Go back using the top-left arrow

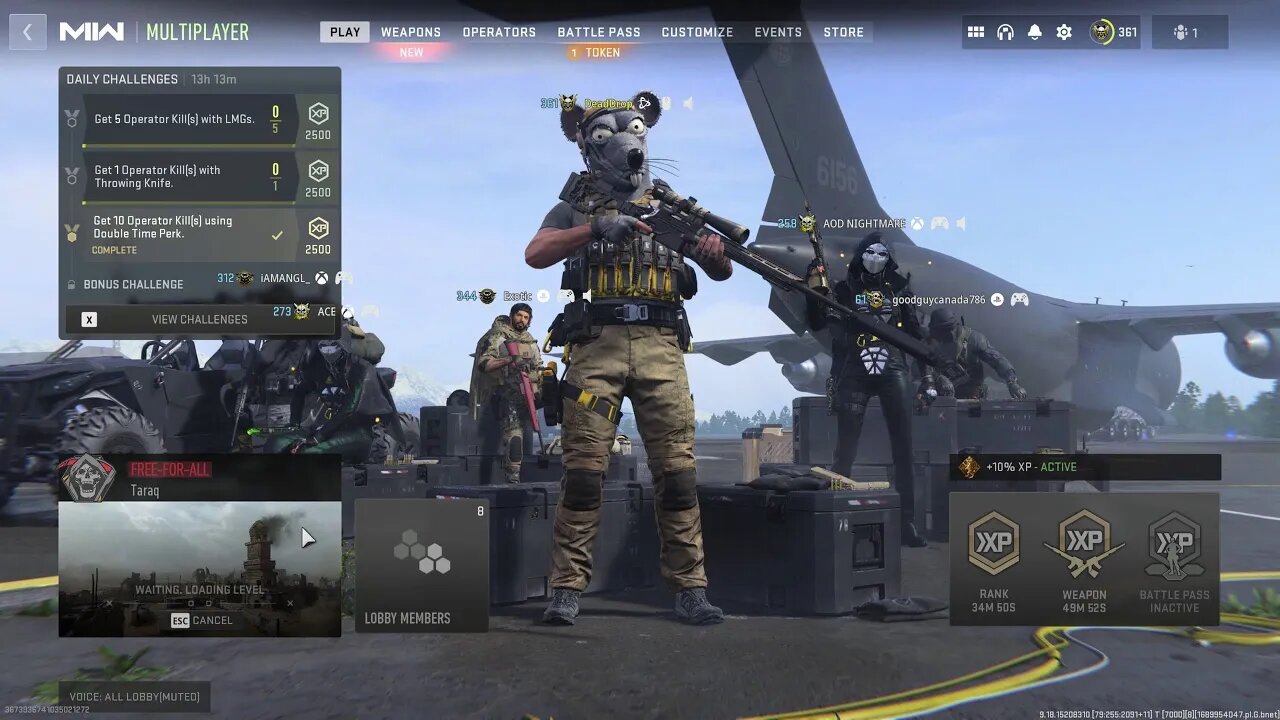27,32
